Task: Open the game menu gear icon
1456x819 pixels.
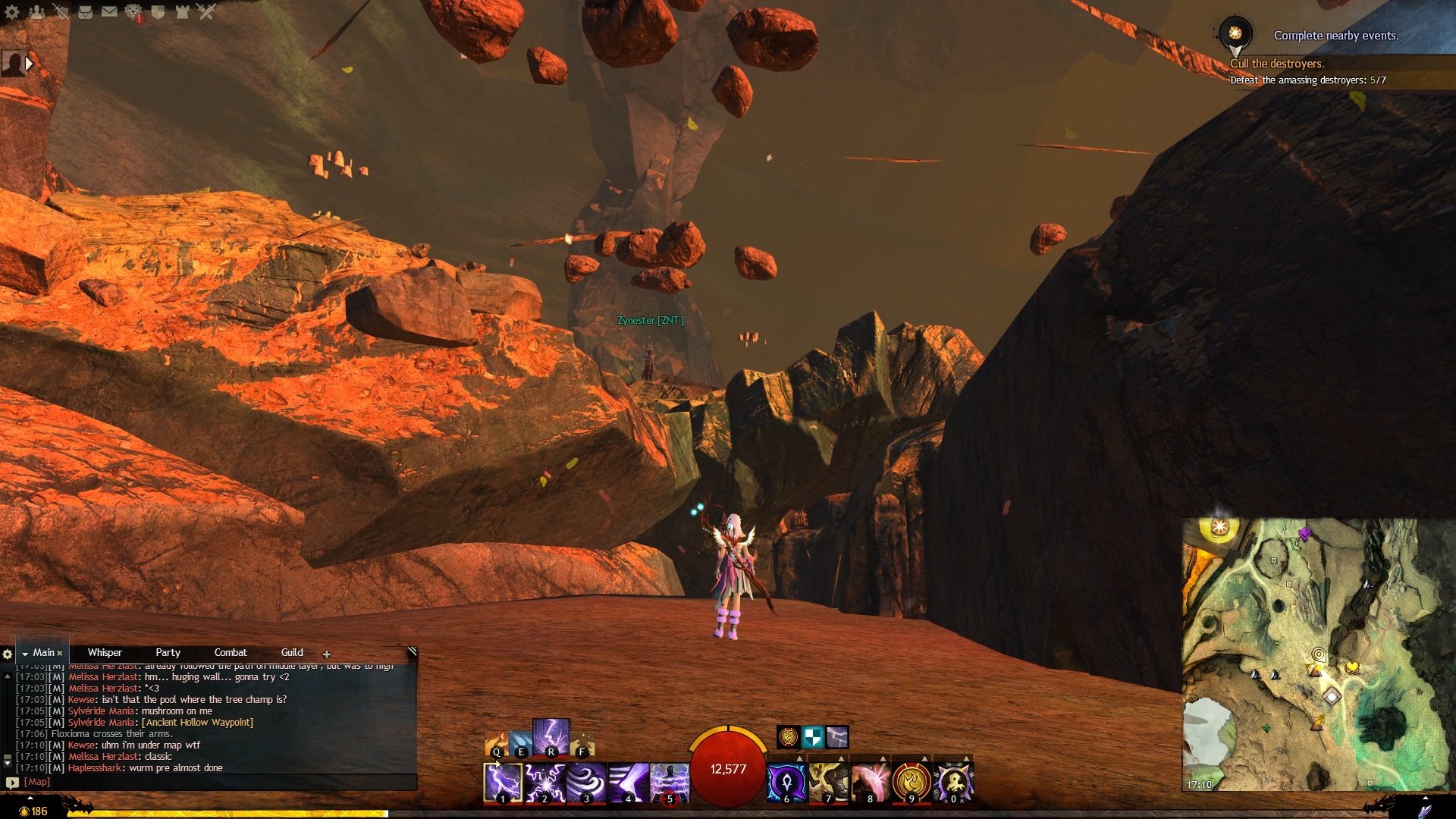Action: coord(12,11)
